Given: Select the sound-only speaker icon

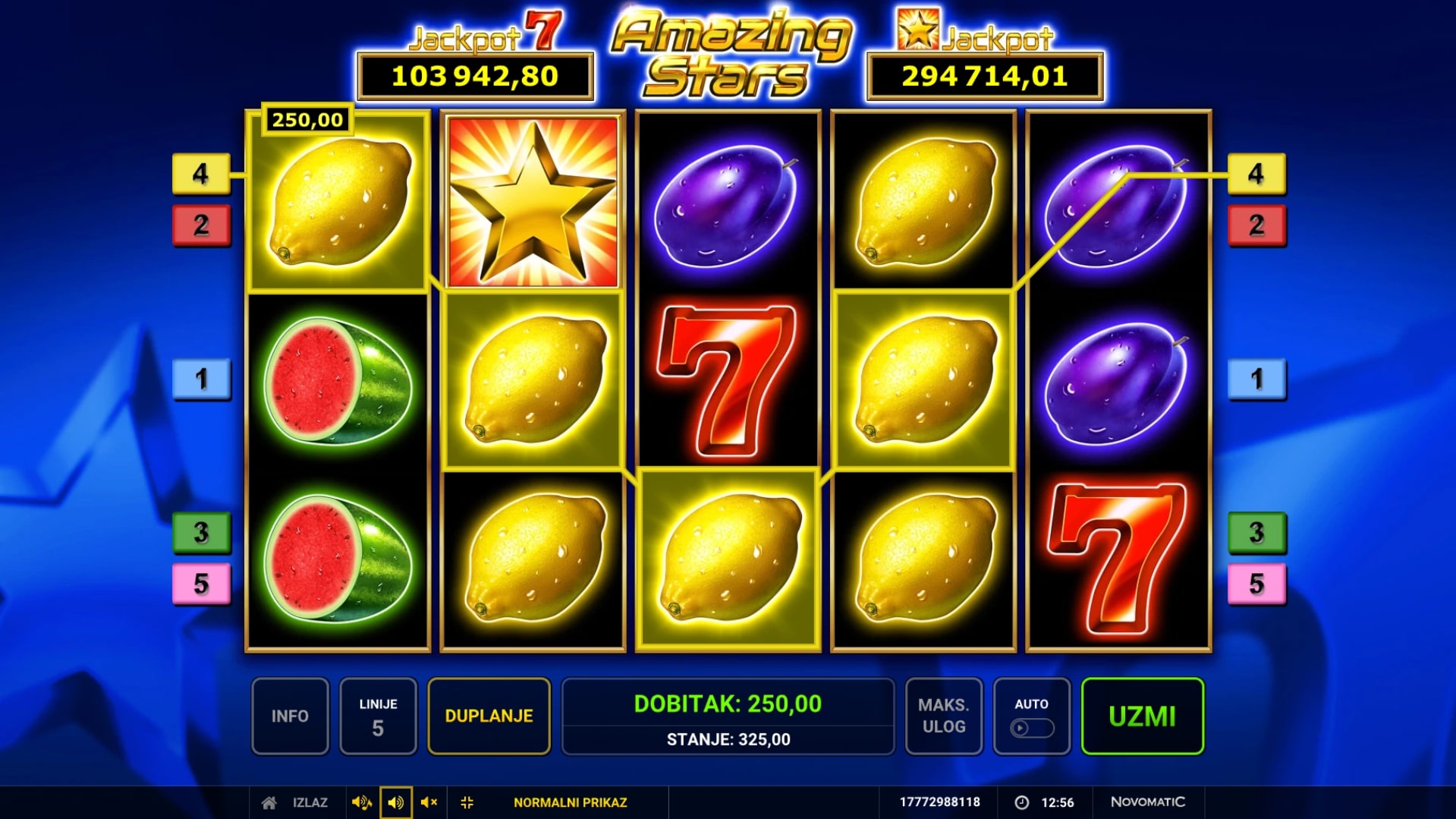Looking at the screenshot, I should coord(395,802).
